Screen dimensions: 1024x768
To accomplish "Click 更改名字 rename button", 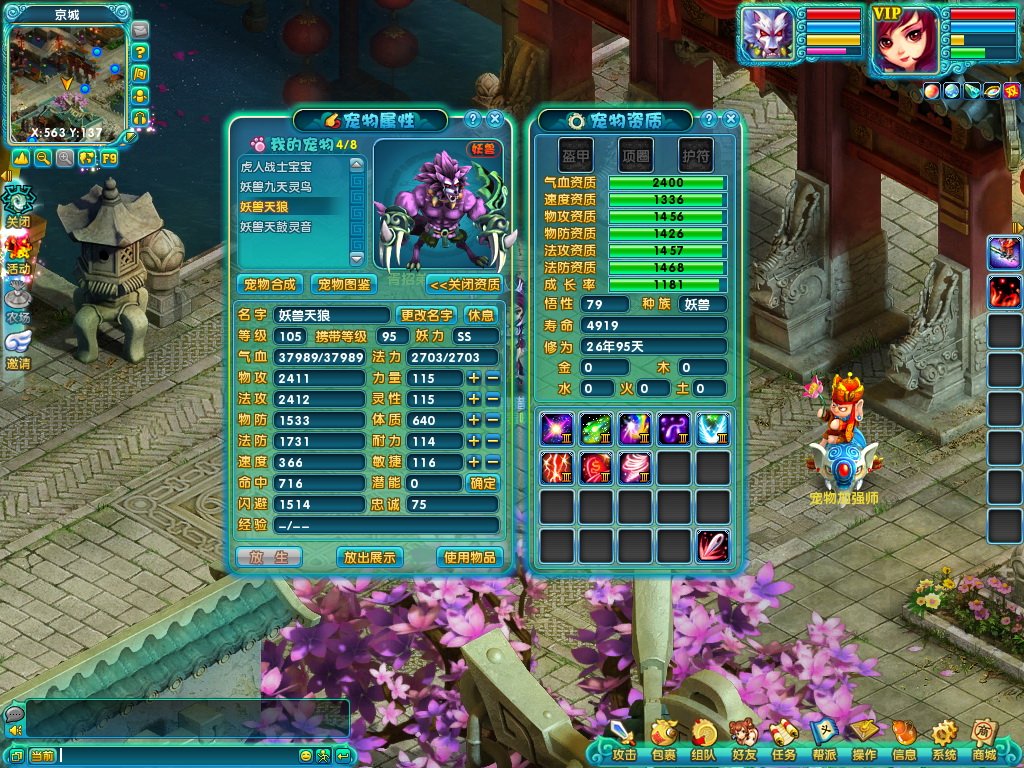I will tap(427, 315).
